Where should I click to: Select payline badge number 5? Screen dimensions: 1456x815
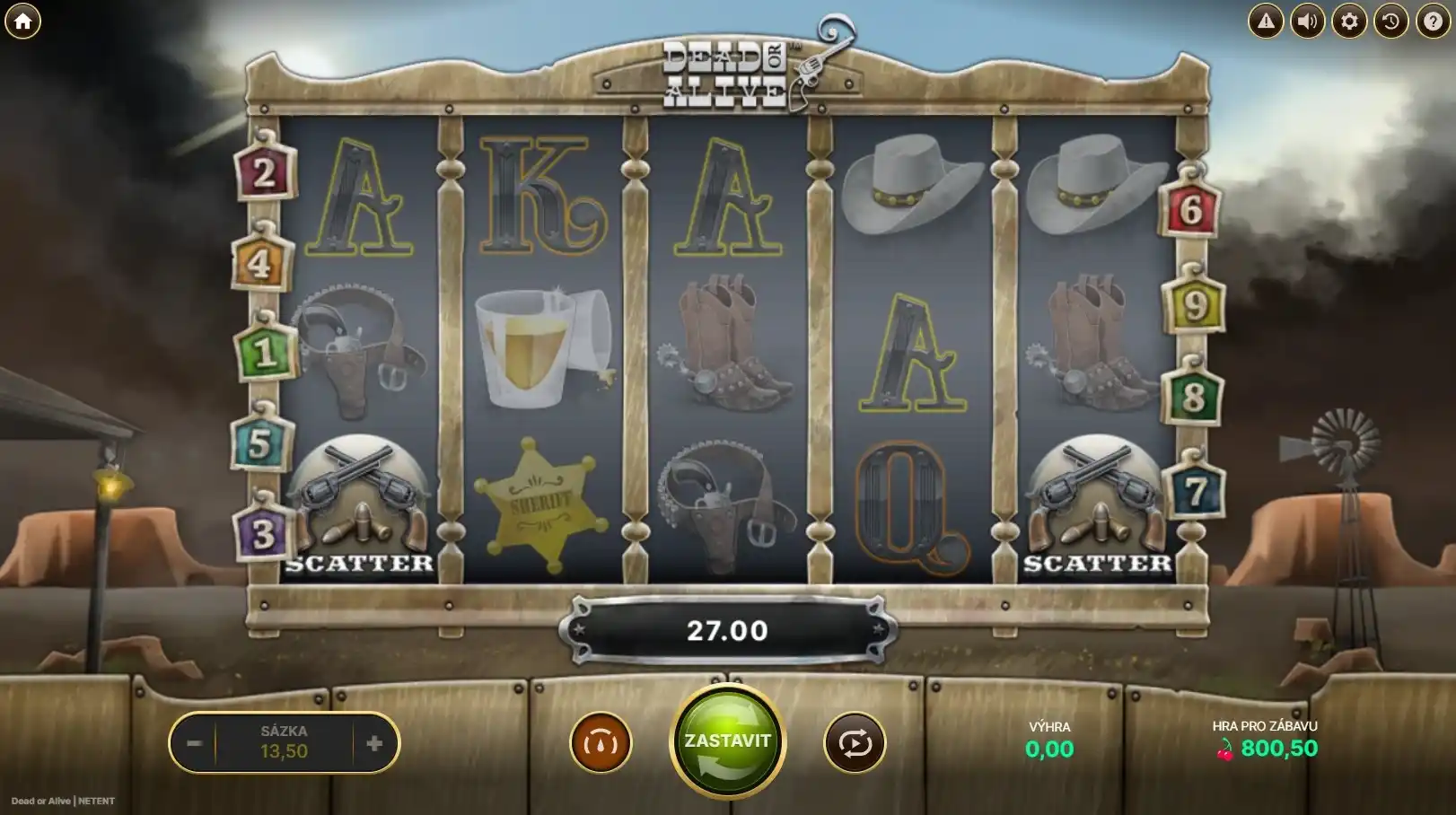coord(260,443)
